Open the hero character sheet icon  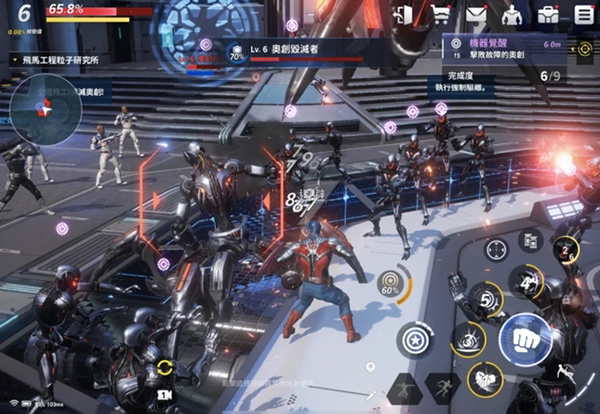click(512, 14)
